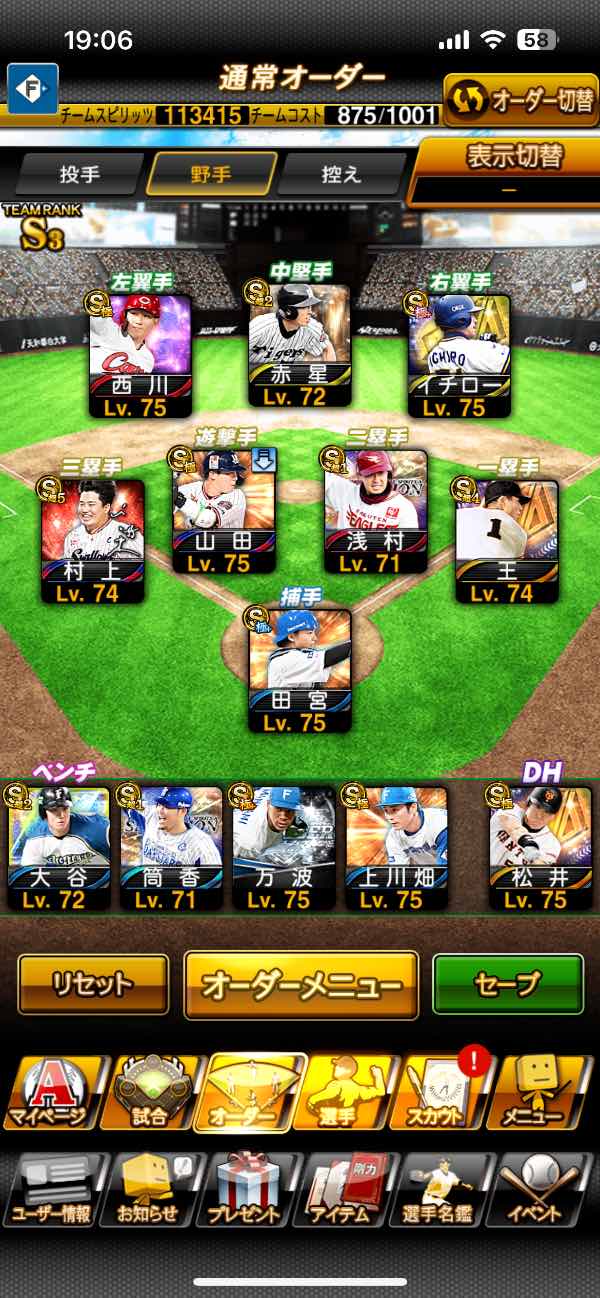600x1298 pixels.
Task: Toggle the 表示切替 display button
Action: pos(508,171)
